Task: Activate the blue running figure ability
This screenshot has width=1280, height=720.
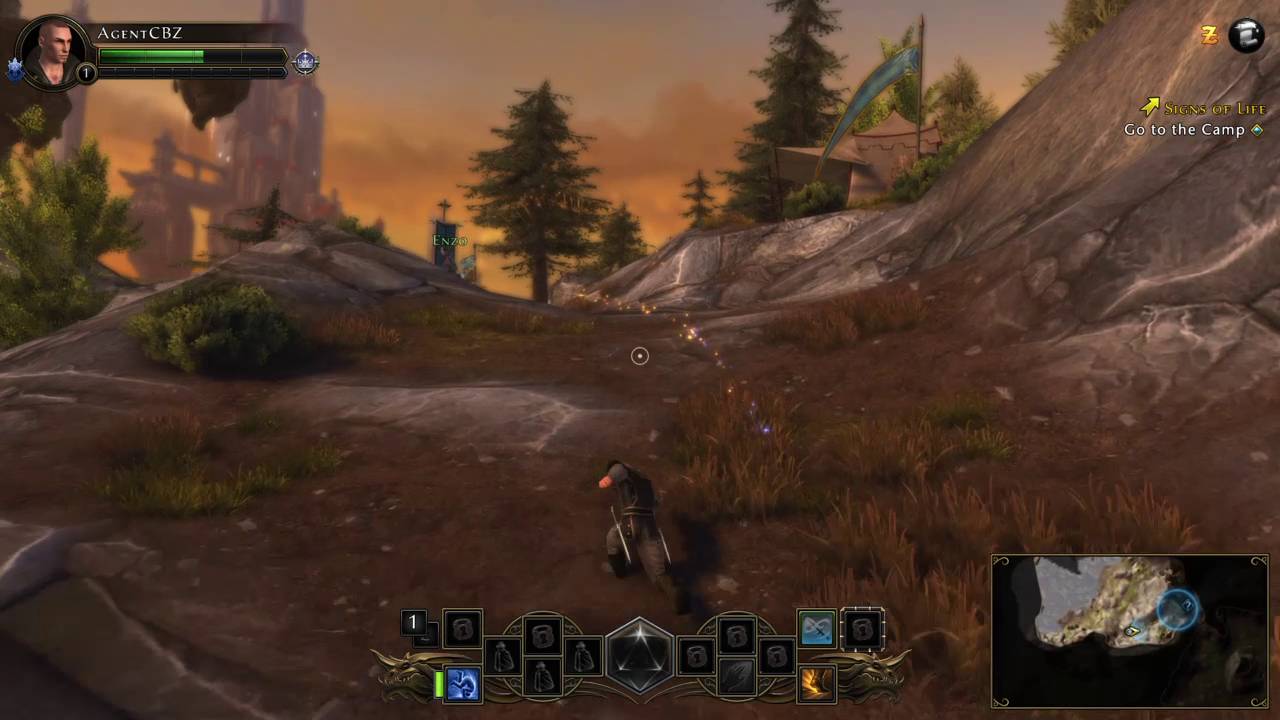Action: pos(463,684)
